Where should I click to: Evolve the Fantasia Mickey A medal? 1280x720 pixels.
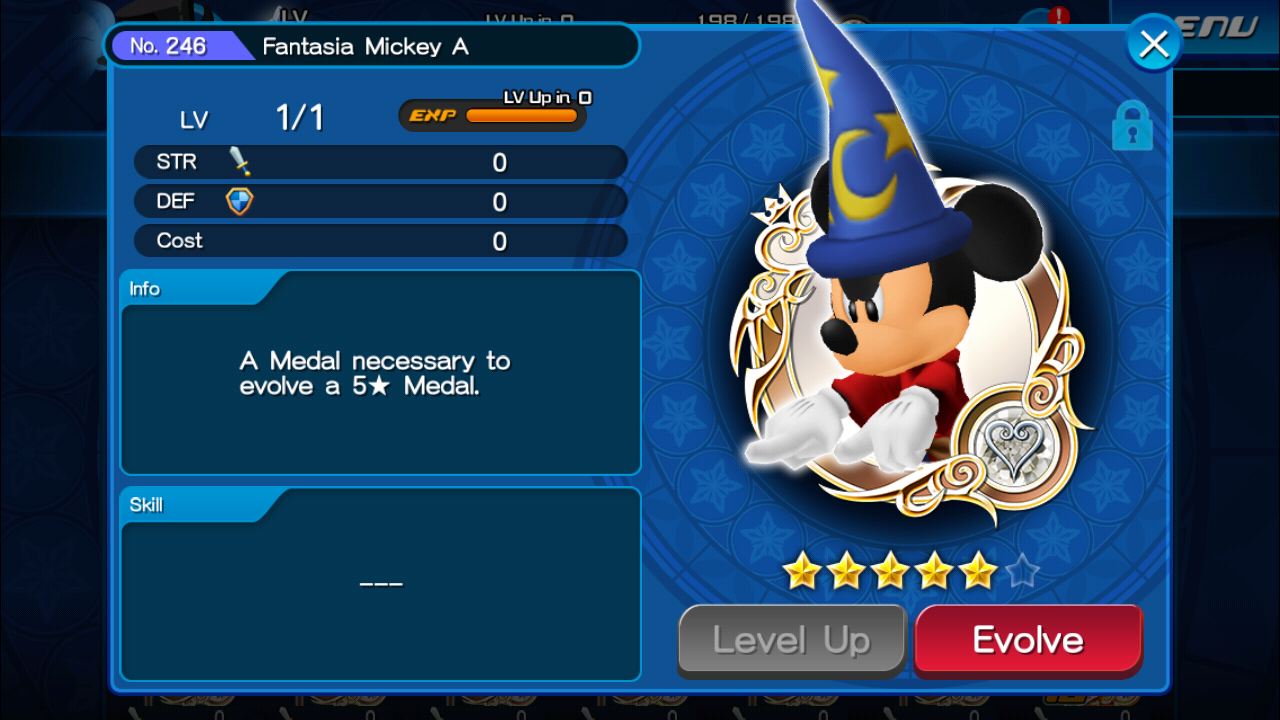(1028, 640)
